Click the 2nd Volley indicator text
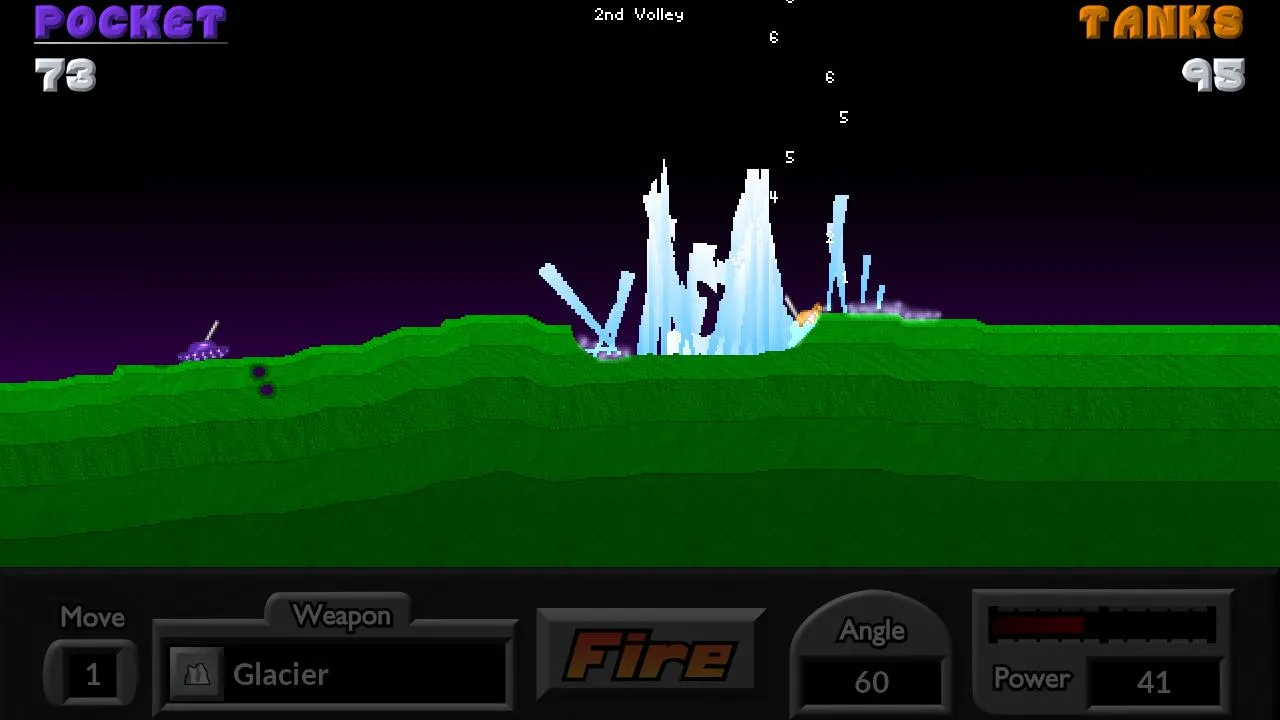Viewport: 1280px width, 720px height. [x=639, y=14]
